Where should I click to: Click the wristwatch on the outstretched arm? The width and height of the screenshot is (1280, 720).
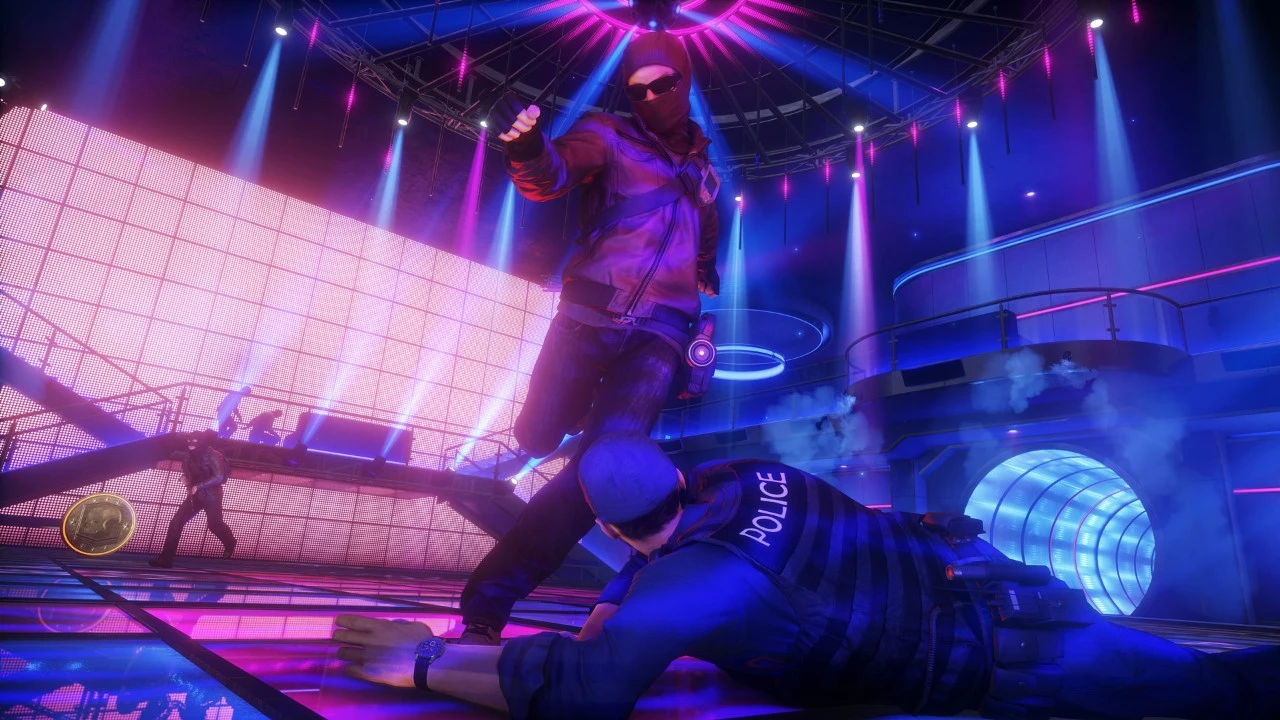point(430,650)
